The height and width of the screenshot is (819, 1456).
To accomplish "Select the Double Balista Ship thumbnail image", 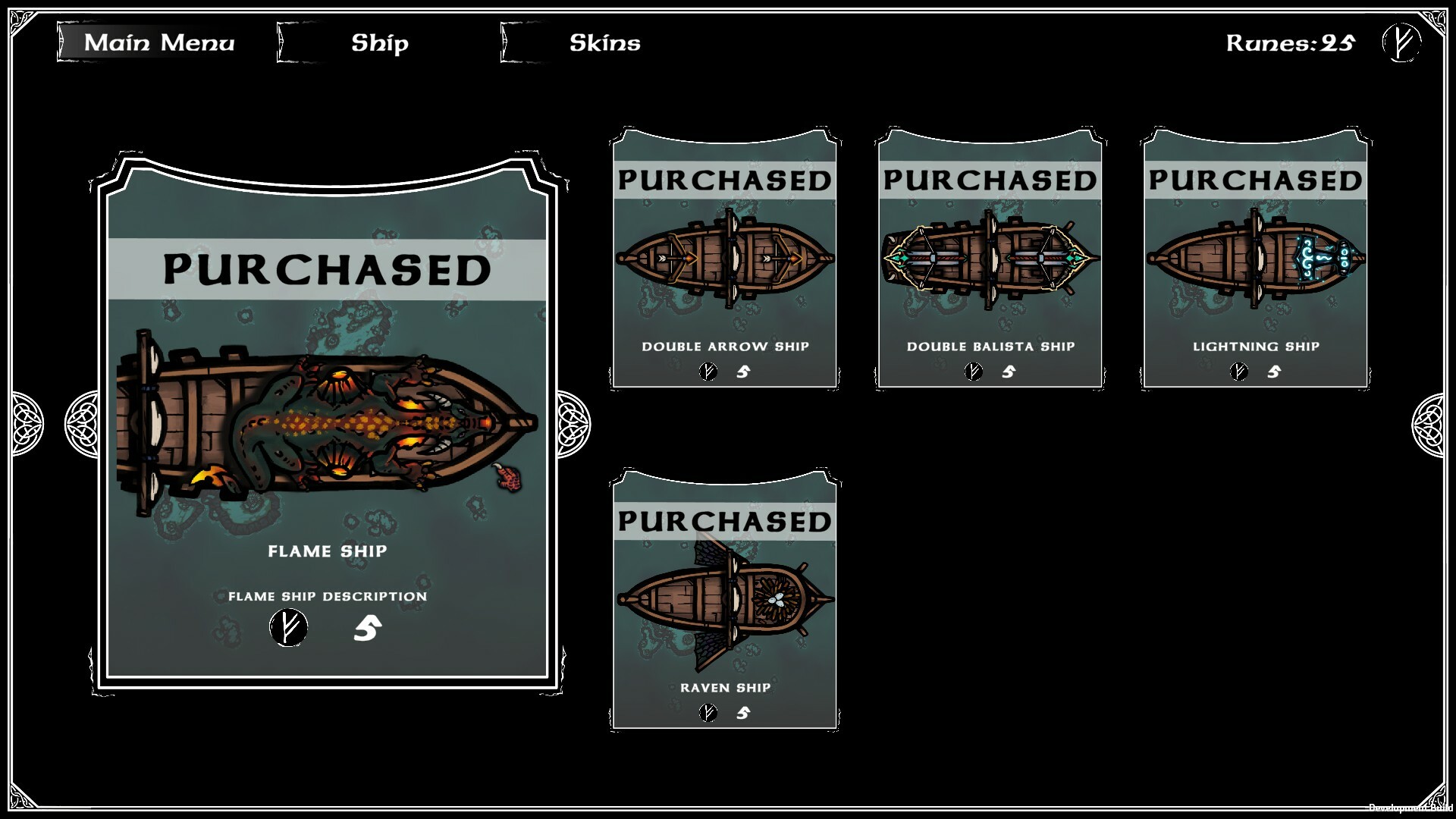I will 988,258.
